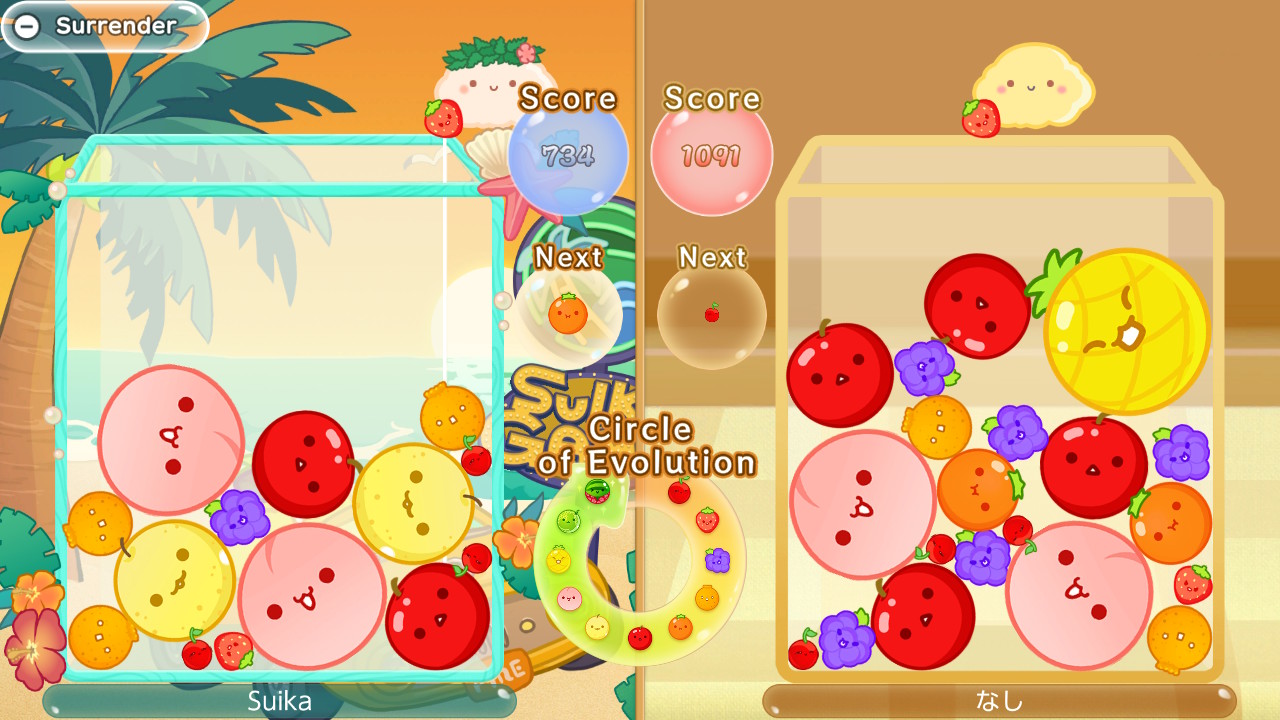
Task: Select the apple icon at top of evolution circle
Action: coord(641,637)
